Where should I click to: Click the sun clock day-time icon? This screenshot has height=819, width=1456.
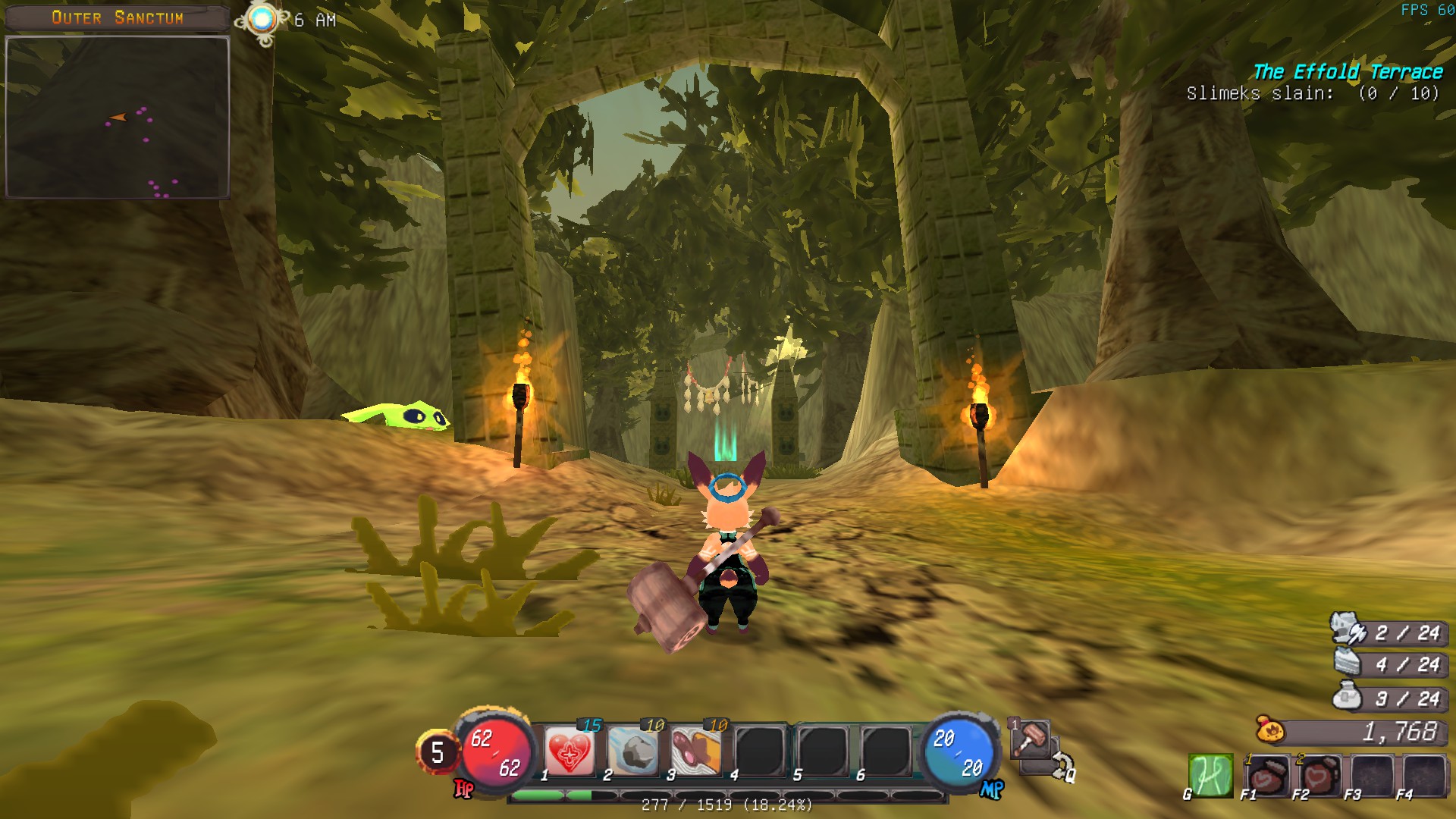pos(262,20)
